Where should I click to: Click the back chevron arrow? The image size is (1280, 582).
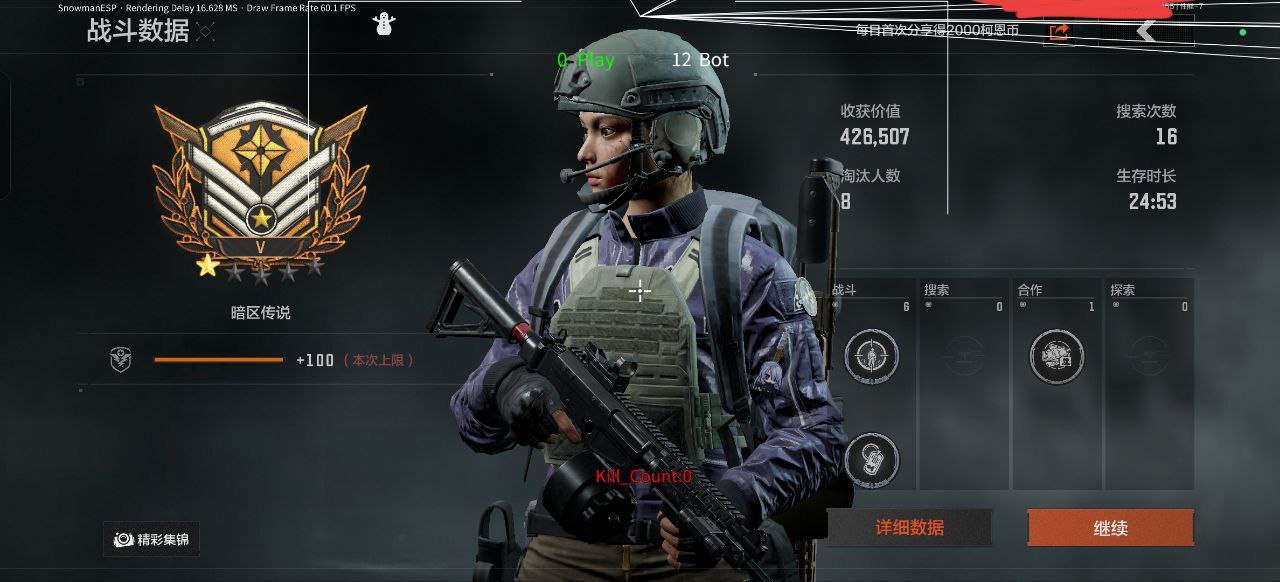[1146, 31]
